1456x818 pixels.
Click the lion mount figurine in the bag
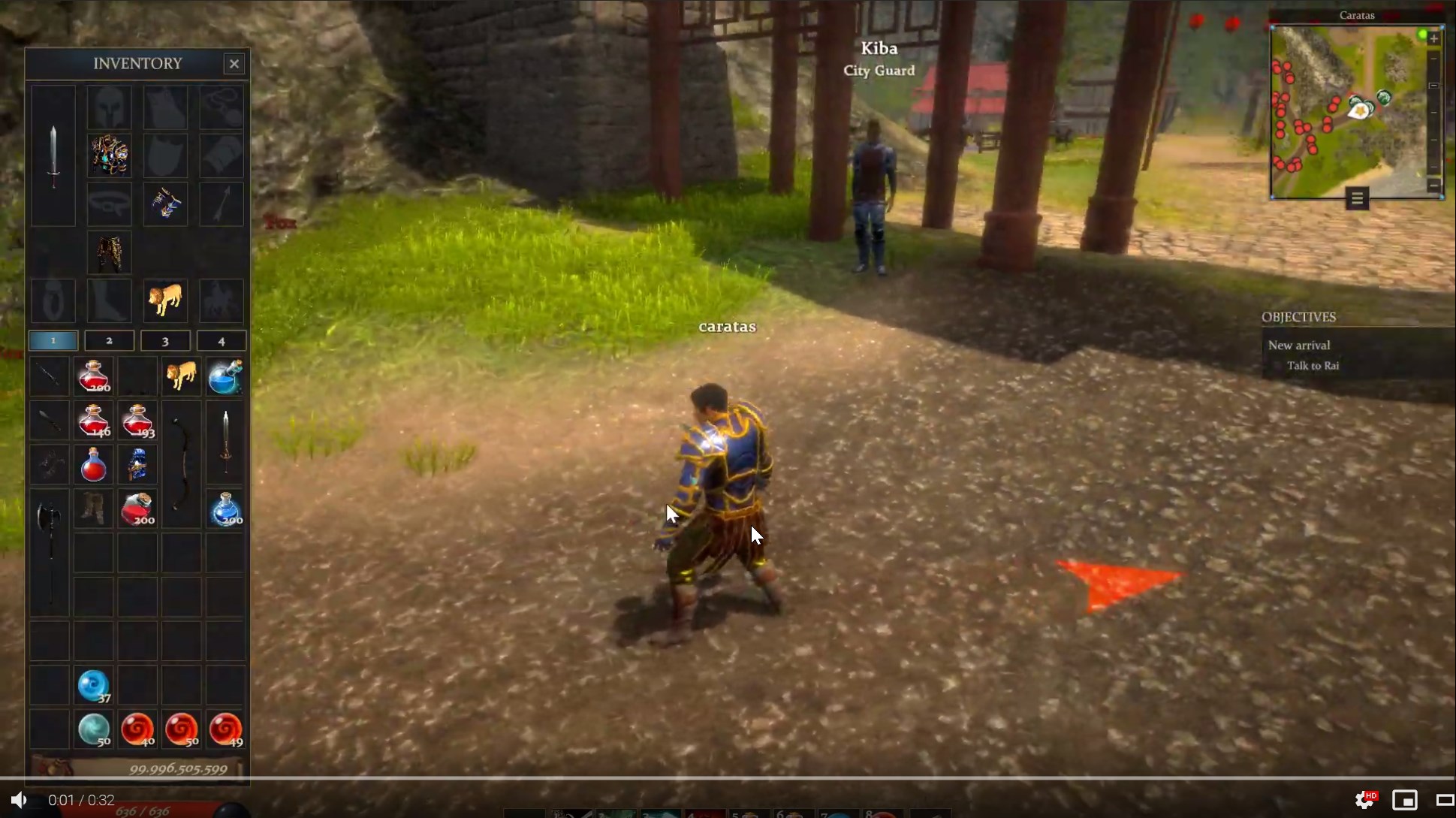point(180,376)
